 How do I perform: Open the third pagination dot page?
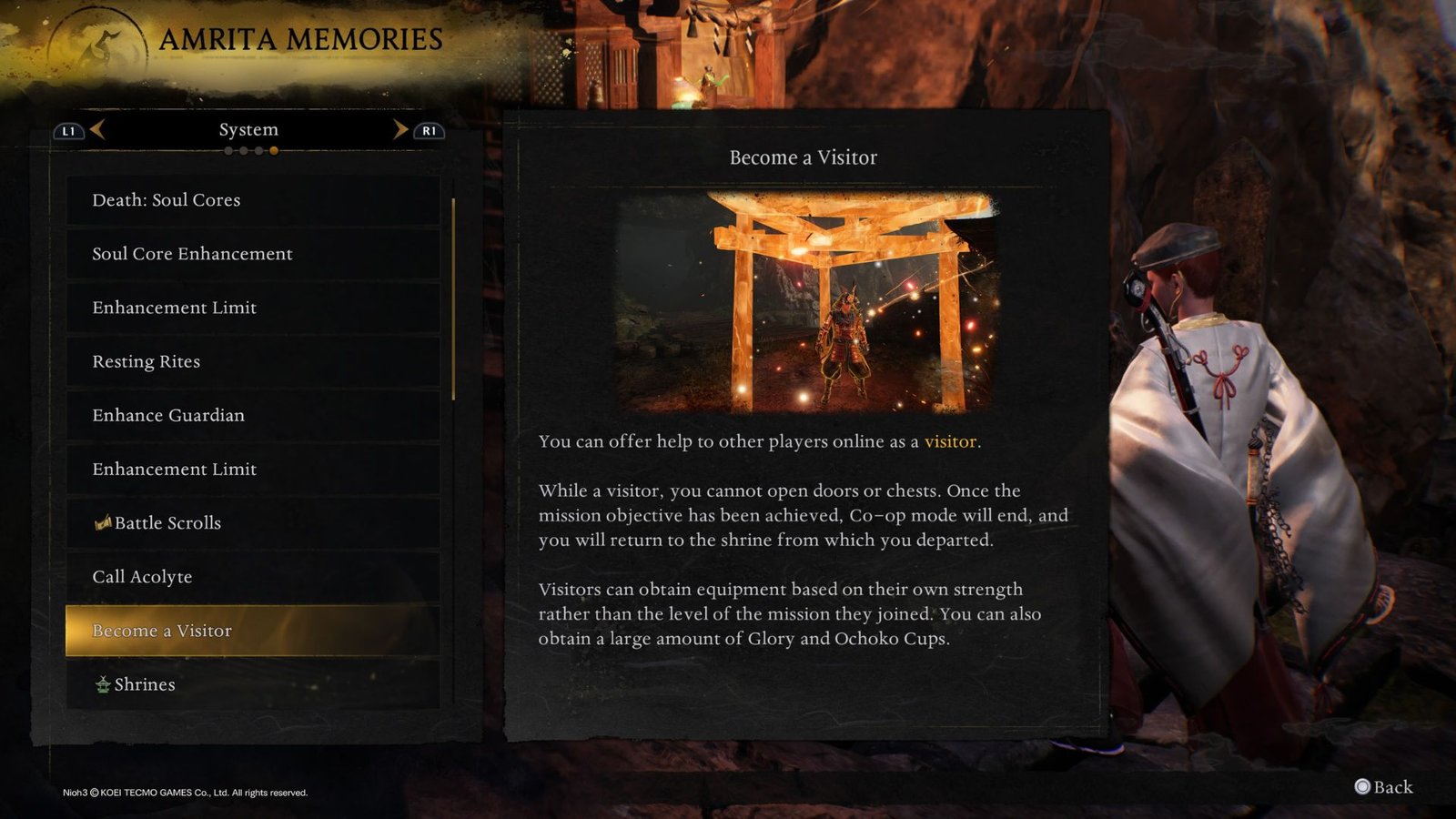[x=258, y=151]
